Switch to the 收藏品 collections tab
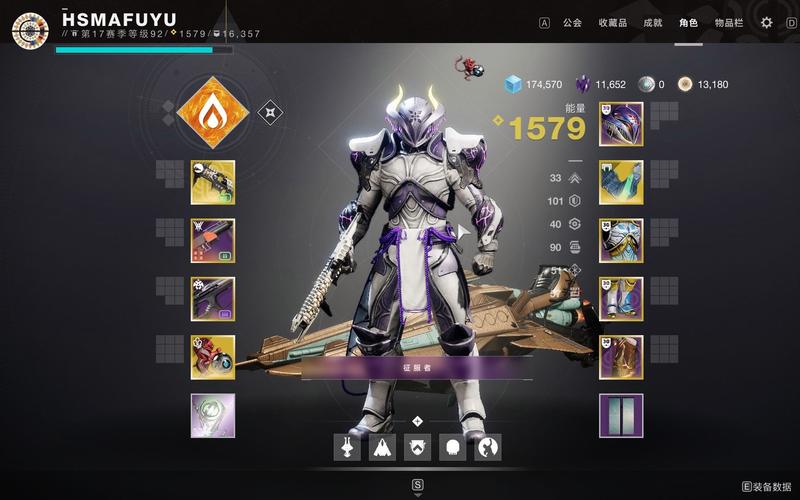 [613, 22]
